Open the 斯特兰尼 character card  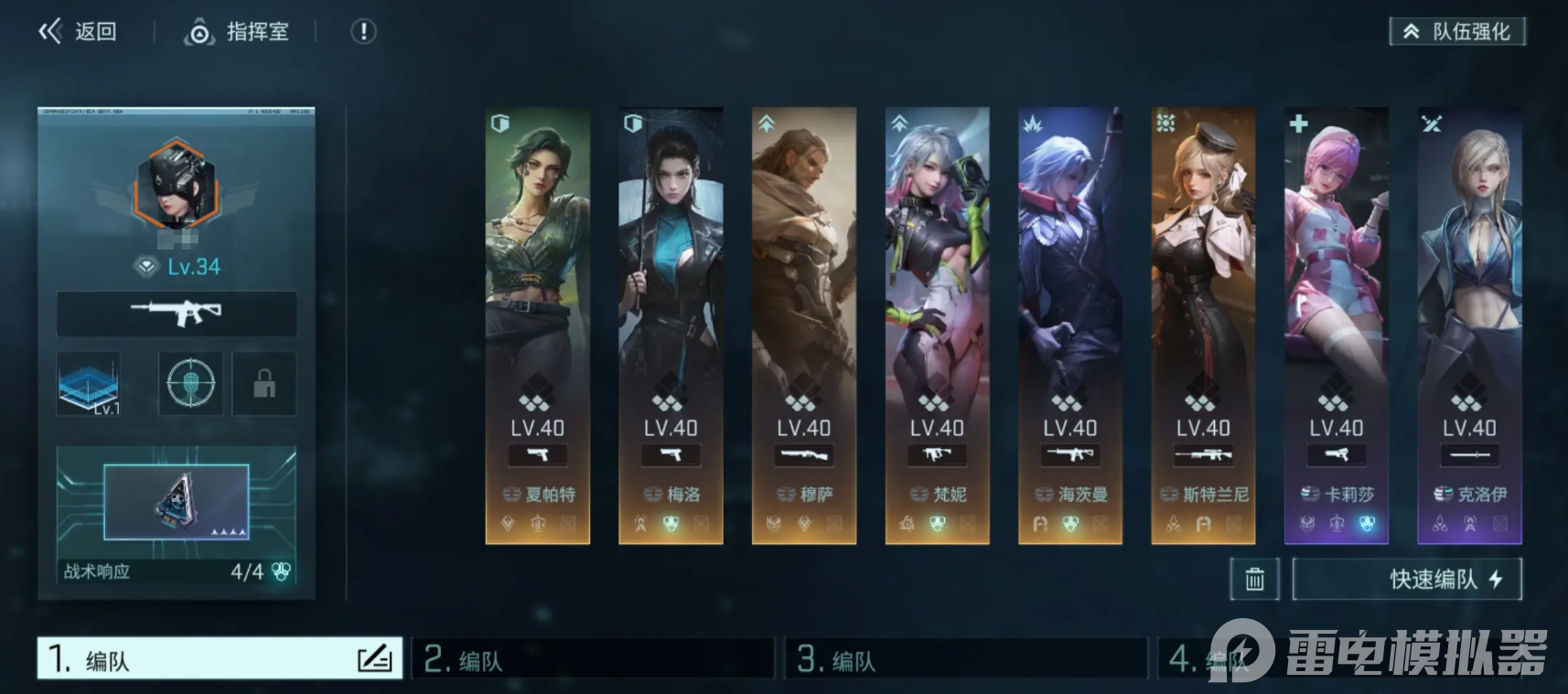(x=1203, y=325)
